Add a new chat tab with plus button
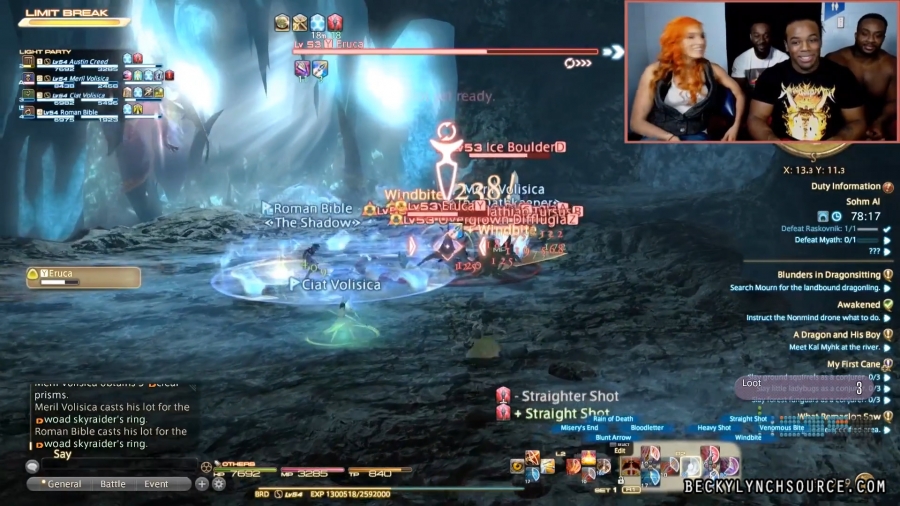This screenshot has width=900, height=506. [202, 484]
